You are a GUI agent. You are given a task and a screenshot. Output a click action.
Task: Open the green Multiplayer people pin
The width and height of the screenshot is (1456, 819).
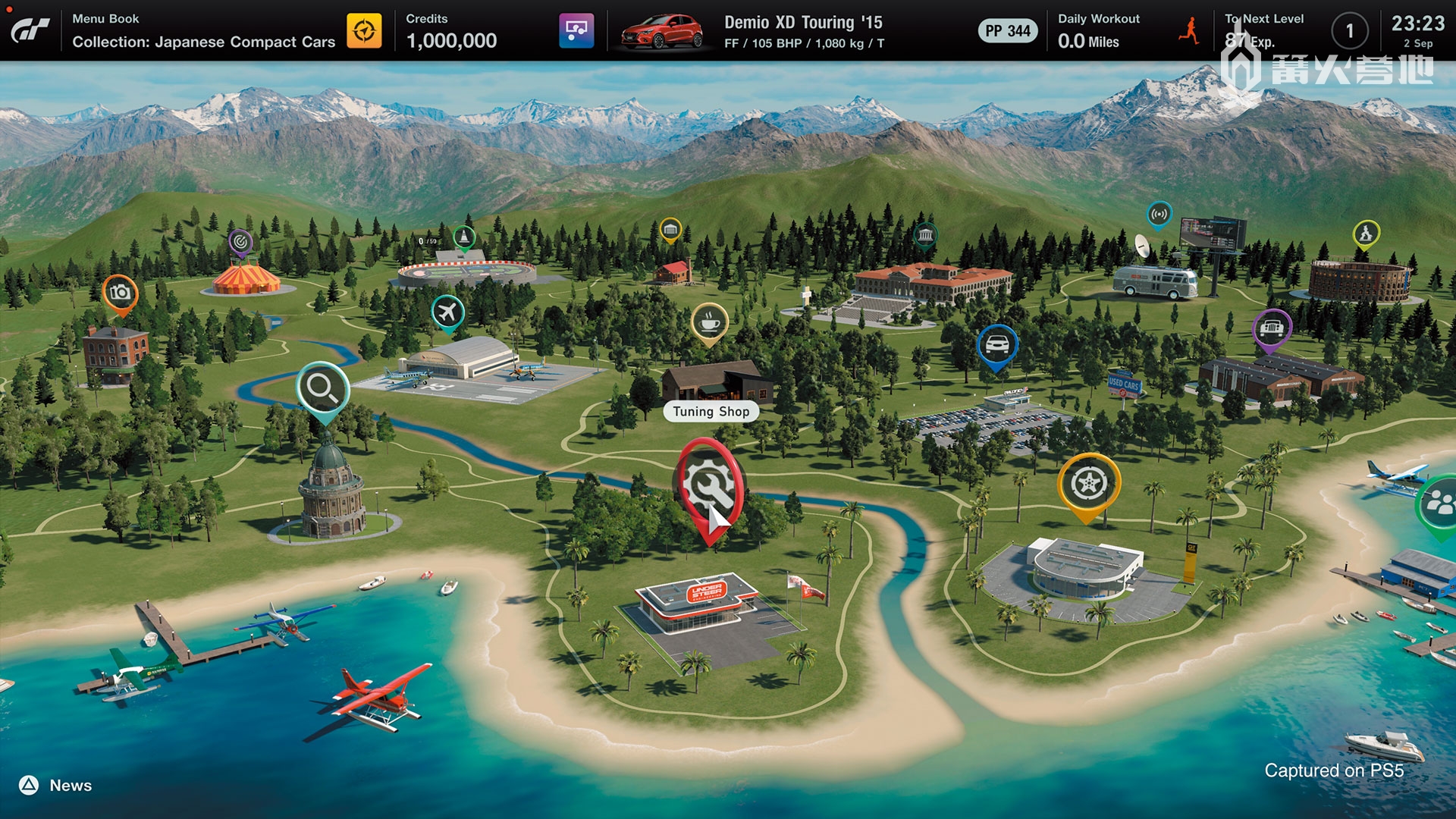(x=1438, y=502)
